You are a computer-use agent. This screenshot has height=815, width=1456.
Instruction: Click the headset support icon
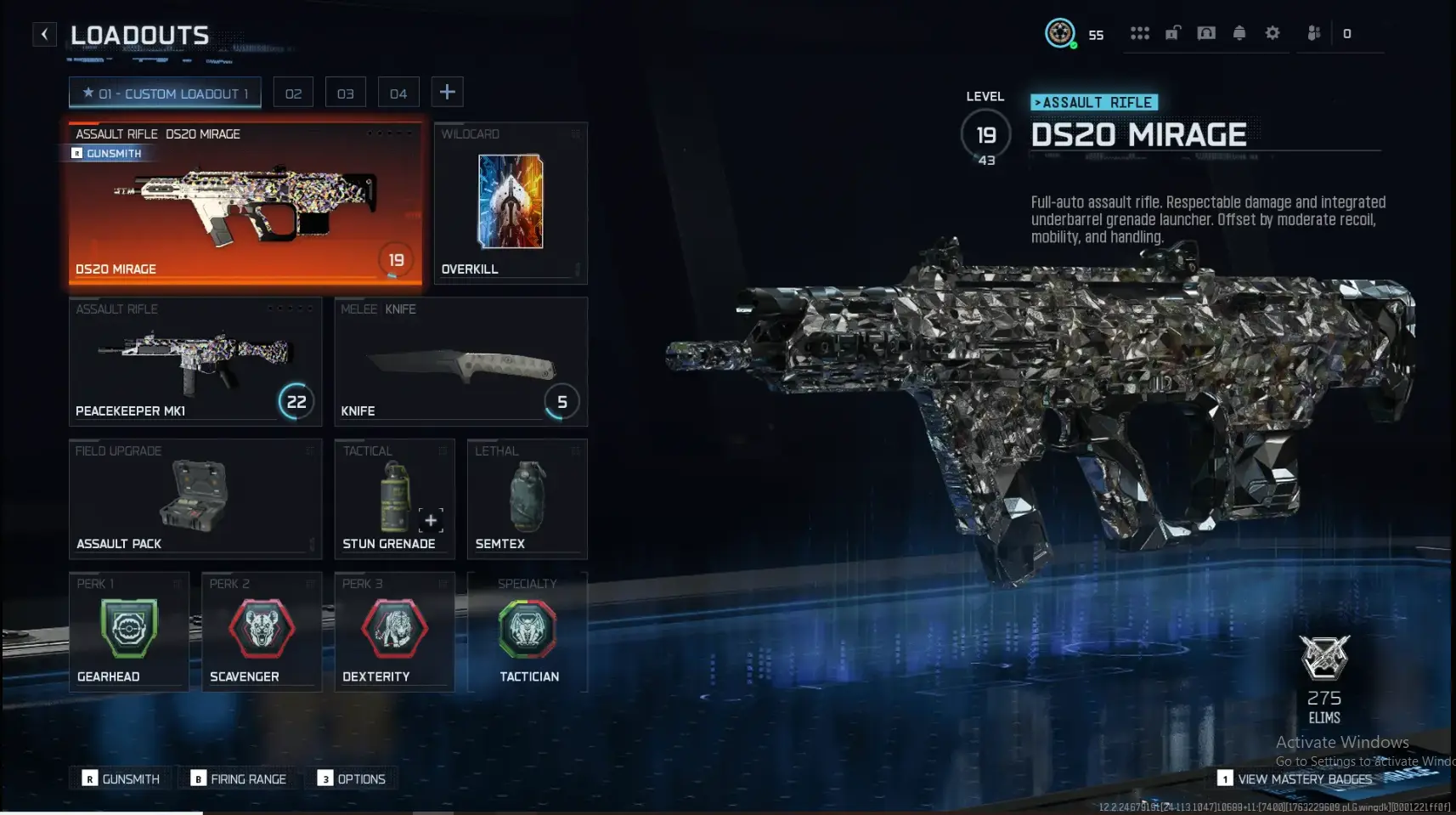[x=1207, y=32]
